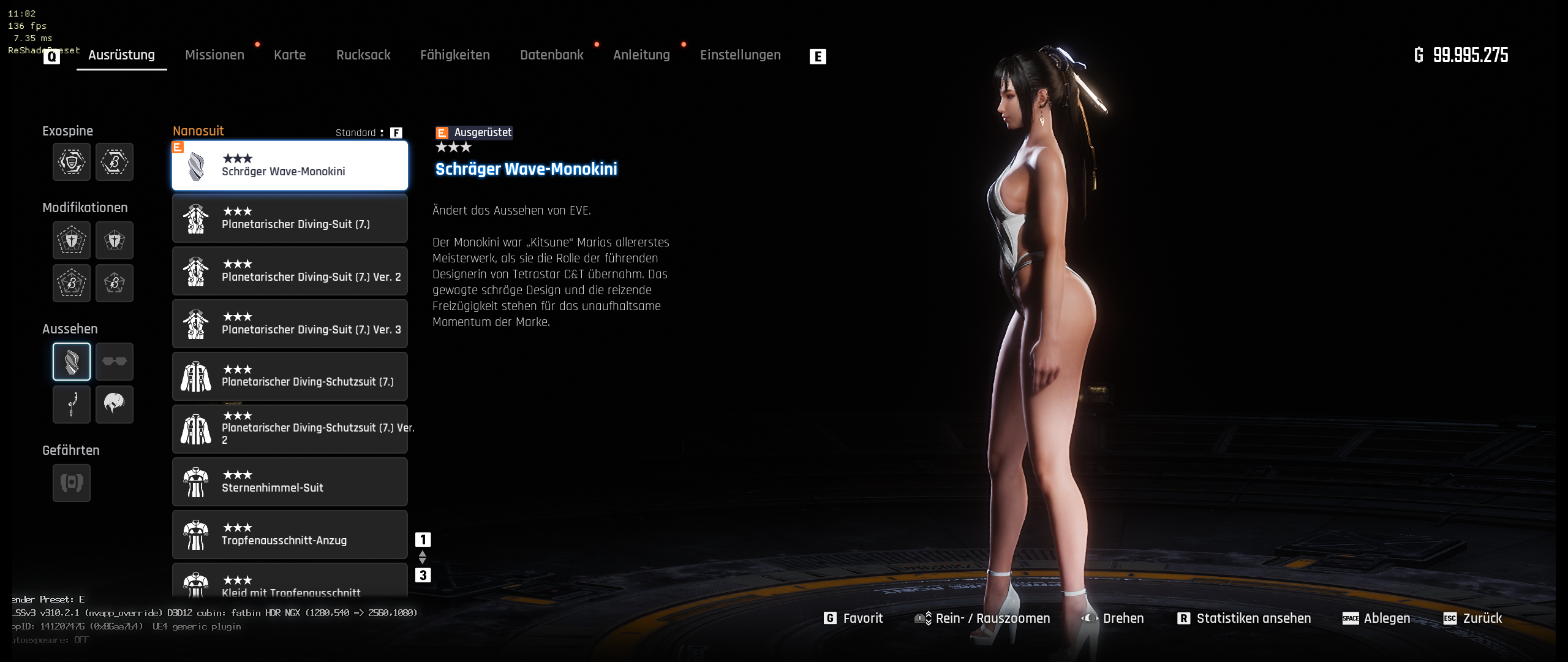Select the glasses appearance slot
Viewport: 1568px width, 662px height.
coord(115,362)
